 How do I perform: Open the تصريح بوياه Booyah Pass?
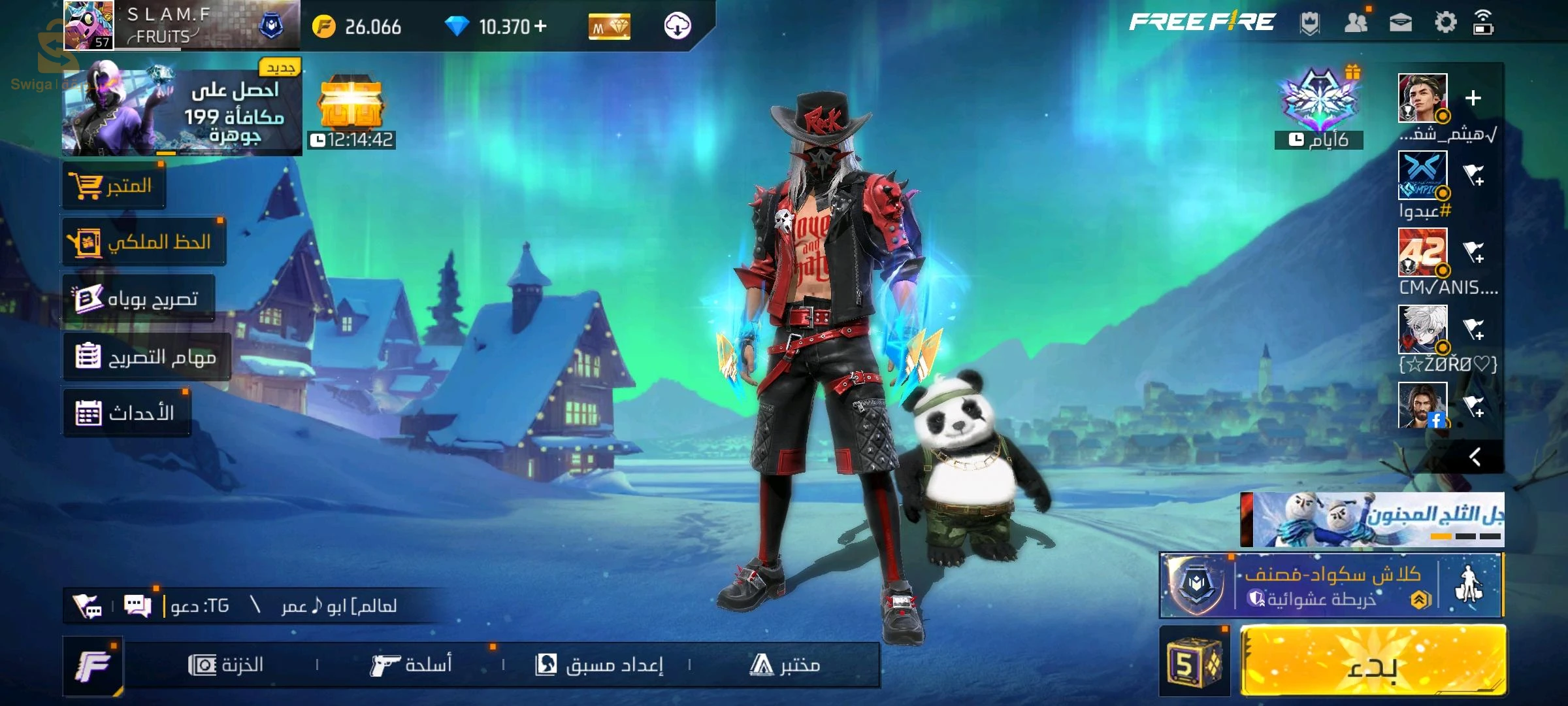point(139,299)
